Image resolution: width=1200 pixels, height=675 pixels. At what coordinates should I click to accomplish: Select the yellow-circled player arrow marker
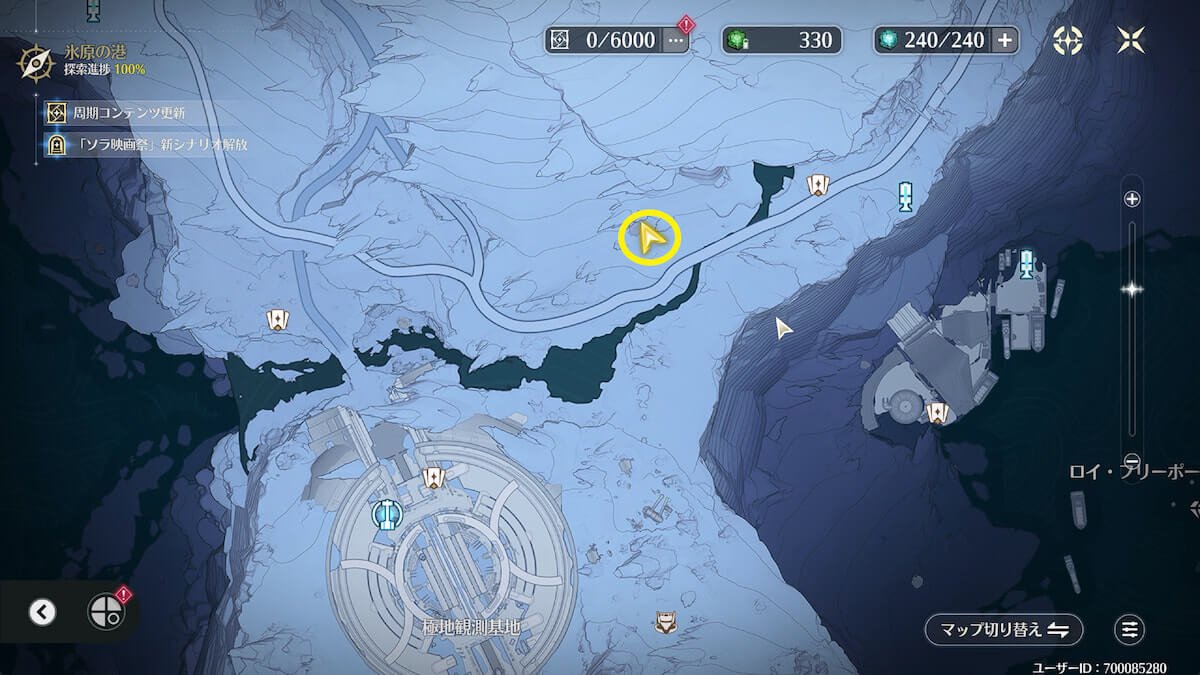[650, 240]
